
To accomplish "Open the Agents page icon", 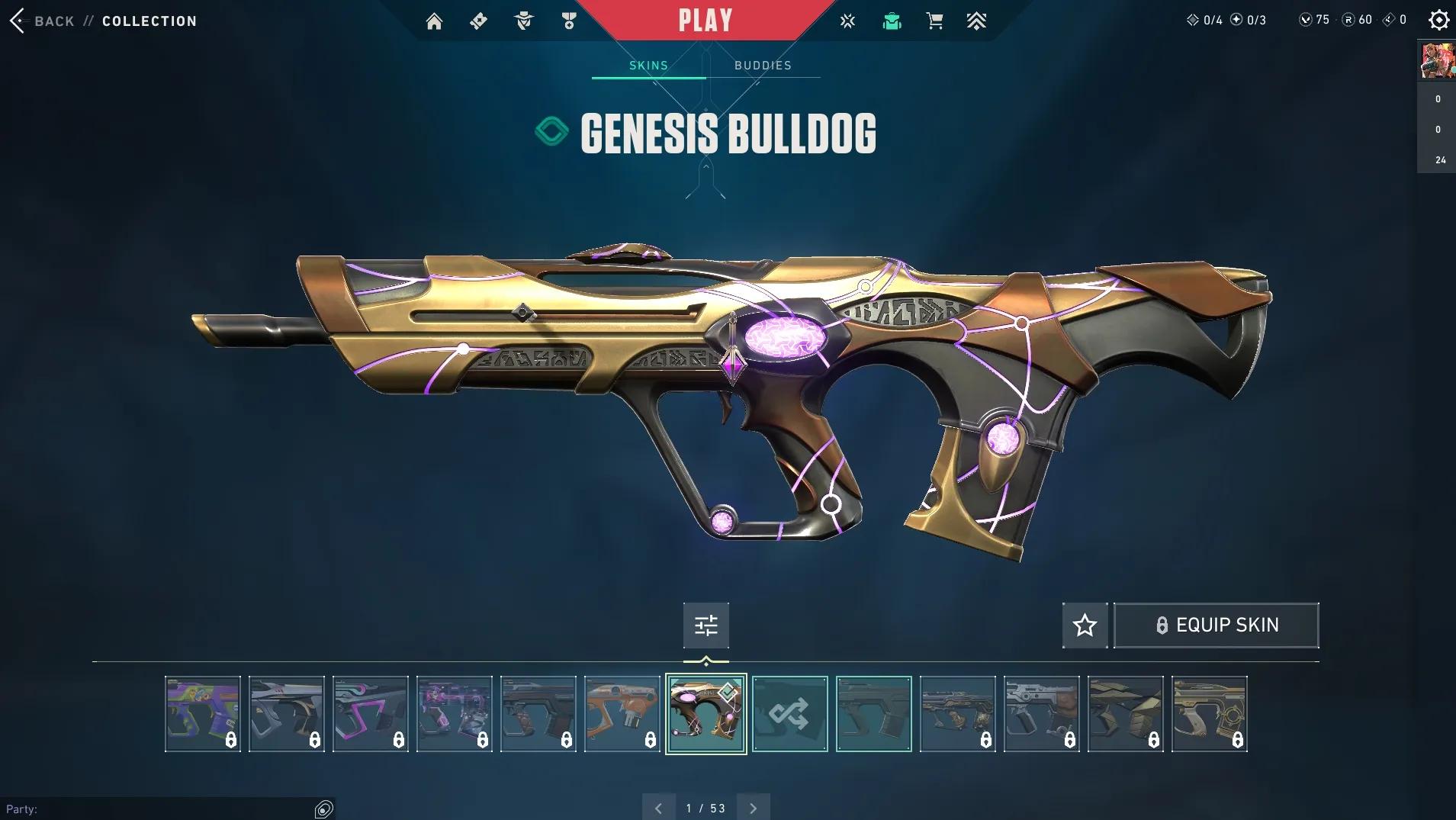I will pyautogui.click(x=523, y=21).
